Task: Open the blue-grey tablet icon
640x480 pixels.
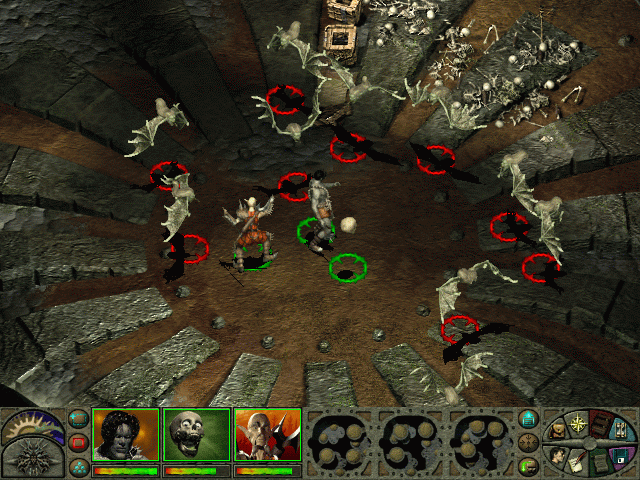Action: coord(622,432)
